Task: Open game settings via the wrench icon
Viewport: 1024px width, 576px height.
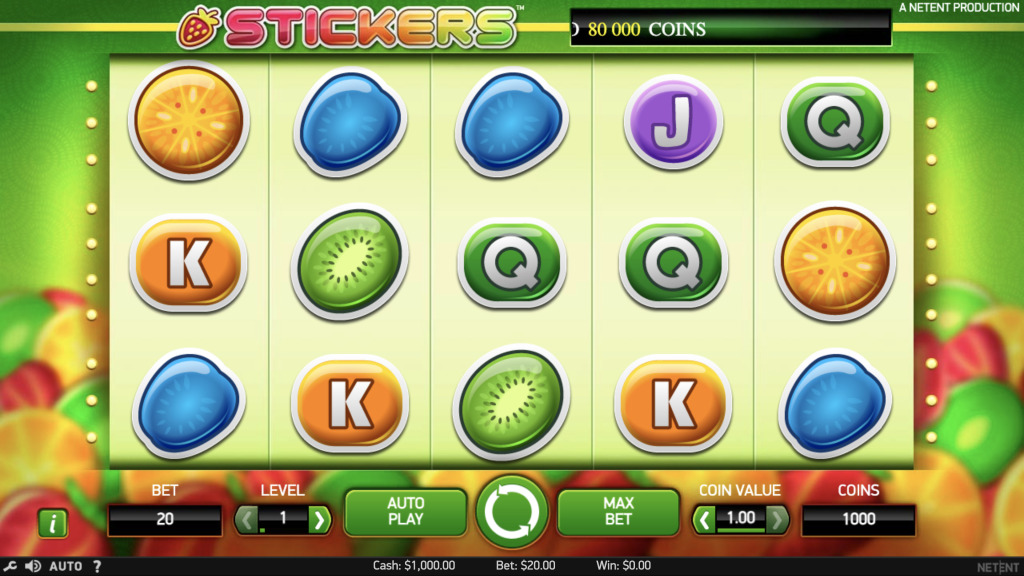Action: pyautogui.click(x=10, y=566)
